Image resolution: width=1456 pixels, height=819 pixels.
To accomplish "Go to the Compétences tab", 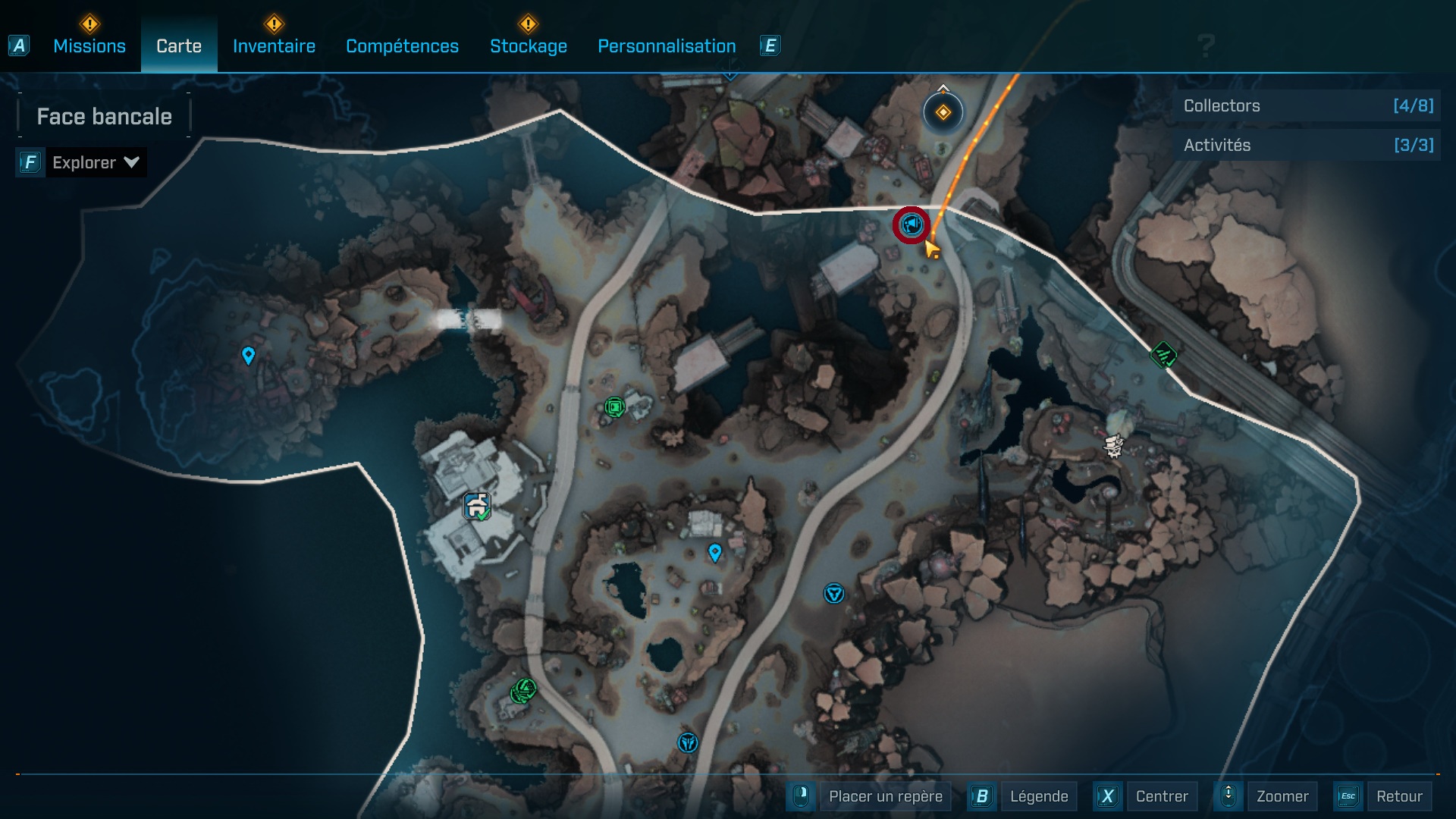I will (402, 46).
